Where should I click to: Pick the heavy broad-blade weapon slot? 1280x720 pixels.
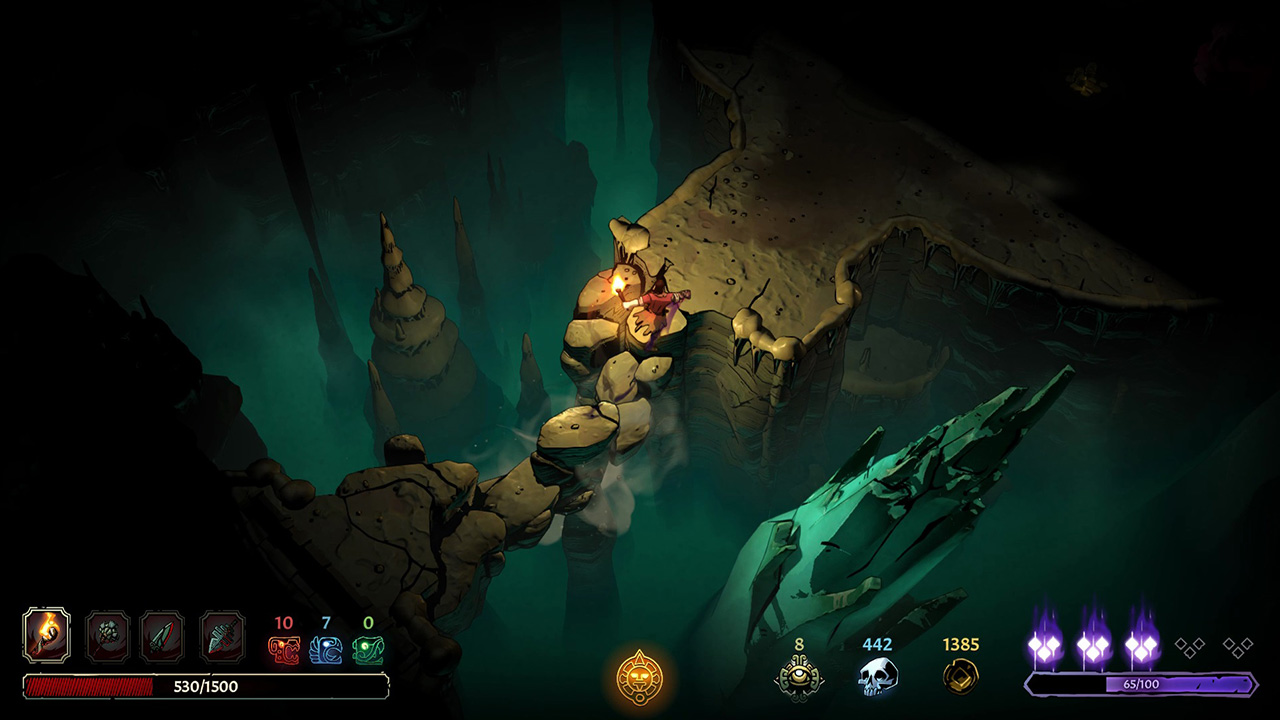222,636
